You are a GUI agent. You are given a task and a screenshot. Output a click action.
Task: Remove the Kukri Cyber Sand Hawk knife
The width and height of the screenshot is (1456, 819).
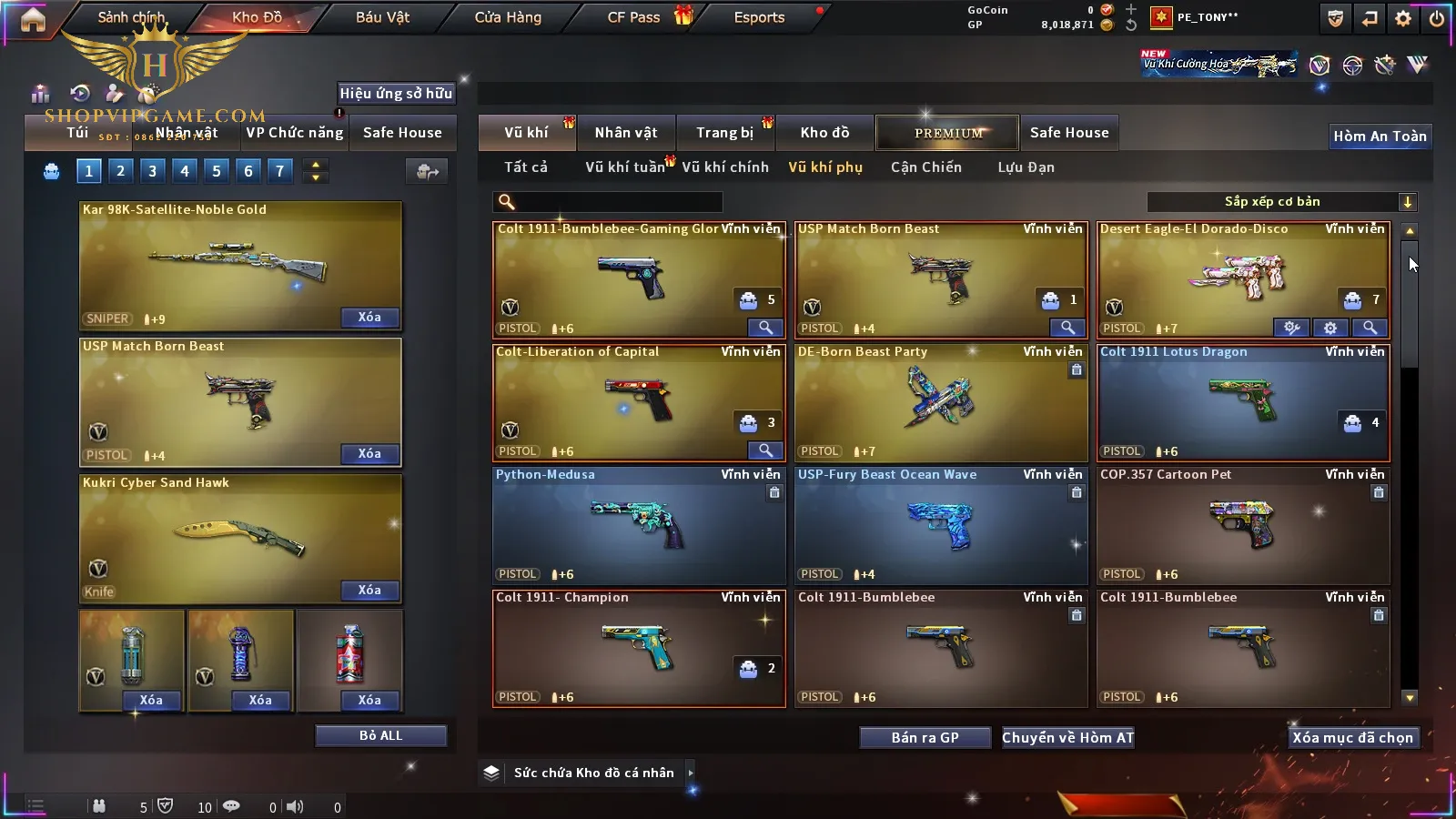point(369,591)
